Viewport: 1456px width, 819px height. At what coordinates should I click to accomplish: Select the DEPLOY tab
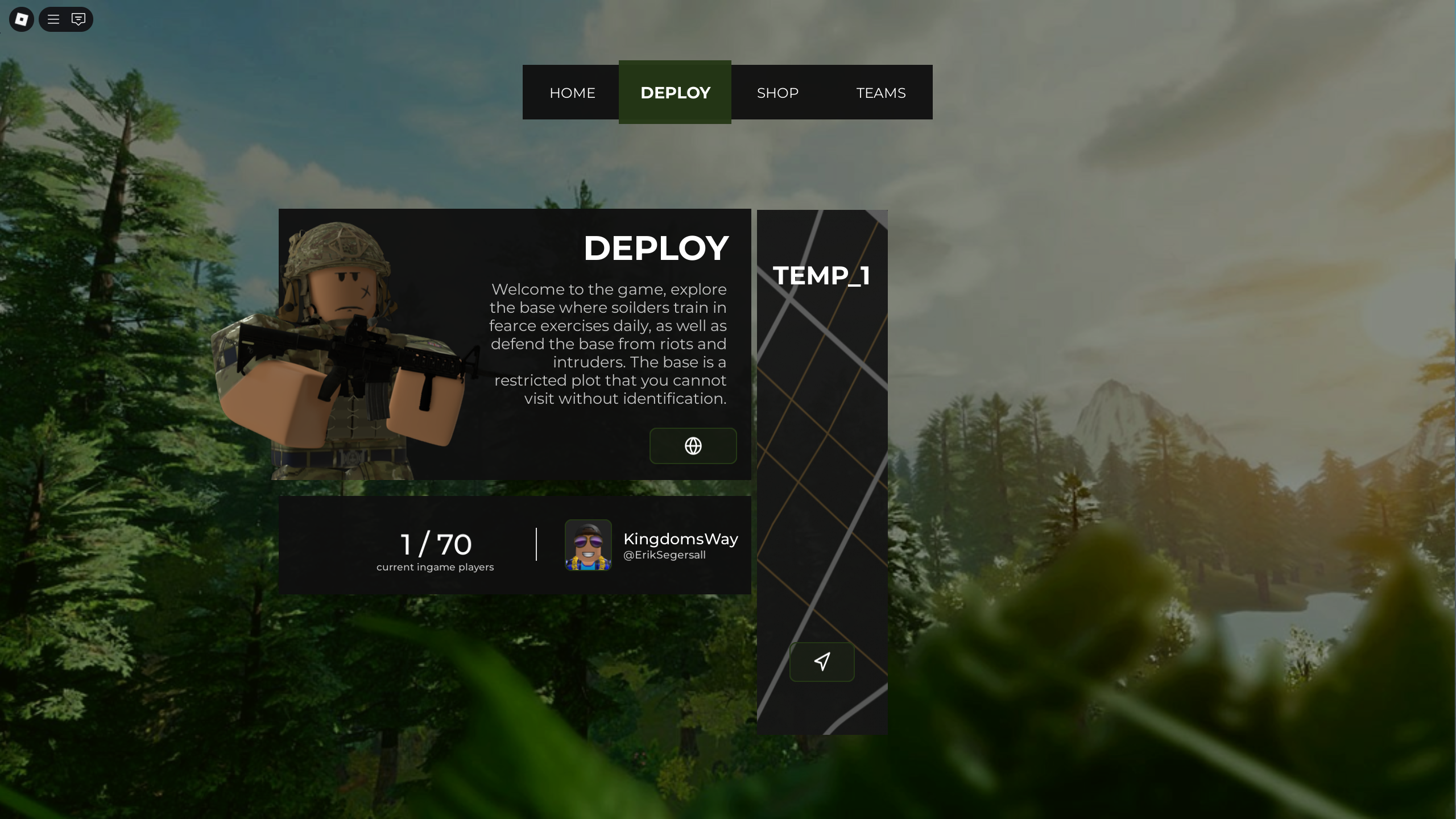point(675,92)
